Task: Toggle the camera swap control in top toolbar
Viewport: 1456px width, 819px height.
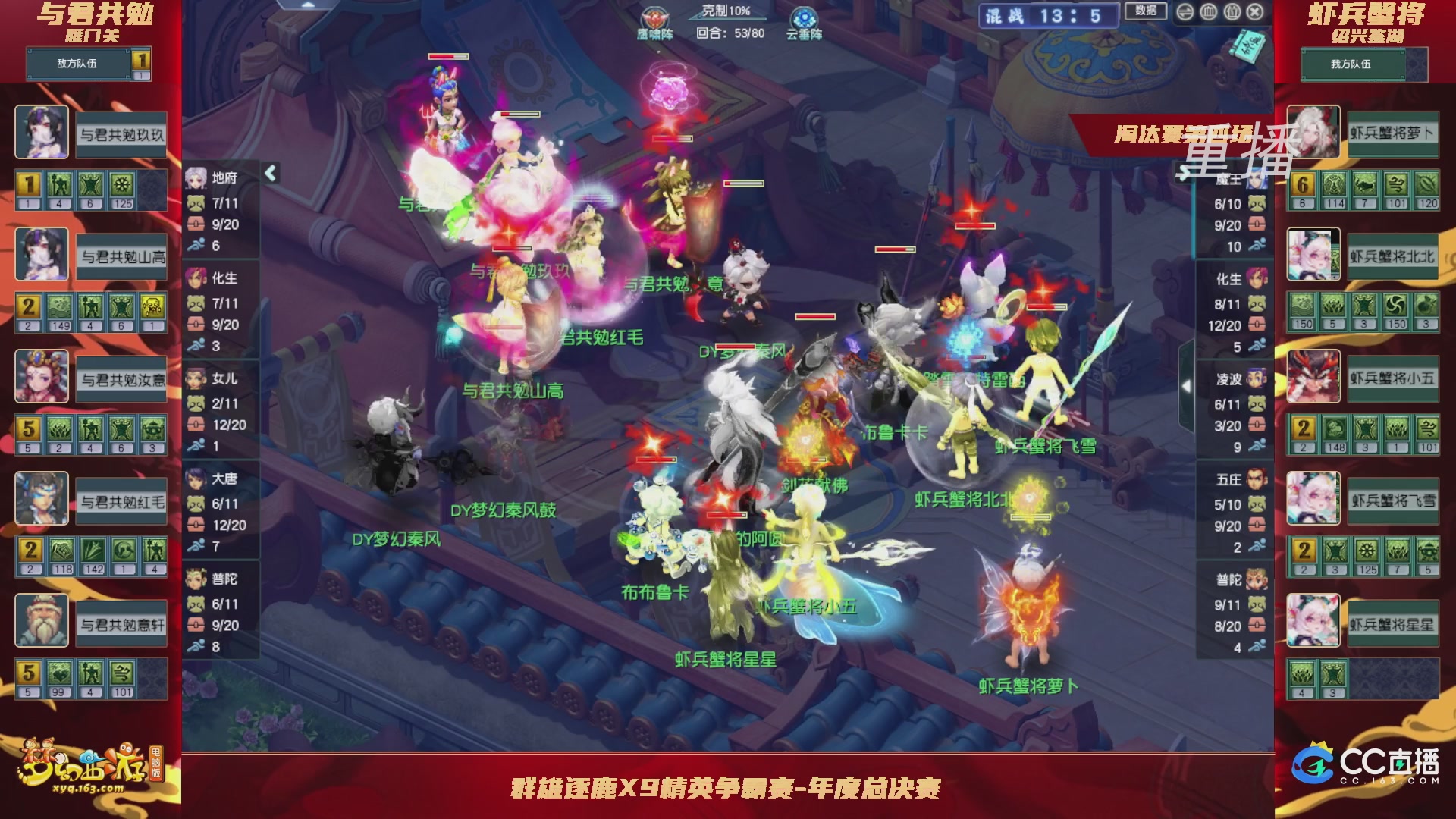Action: point(1185,12)
